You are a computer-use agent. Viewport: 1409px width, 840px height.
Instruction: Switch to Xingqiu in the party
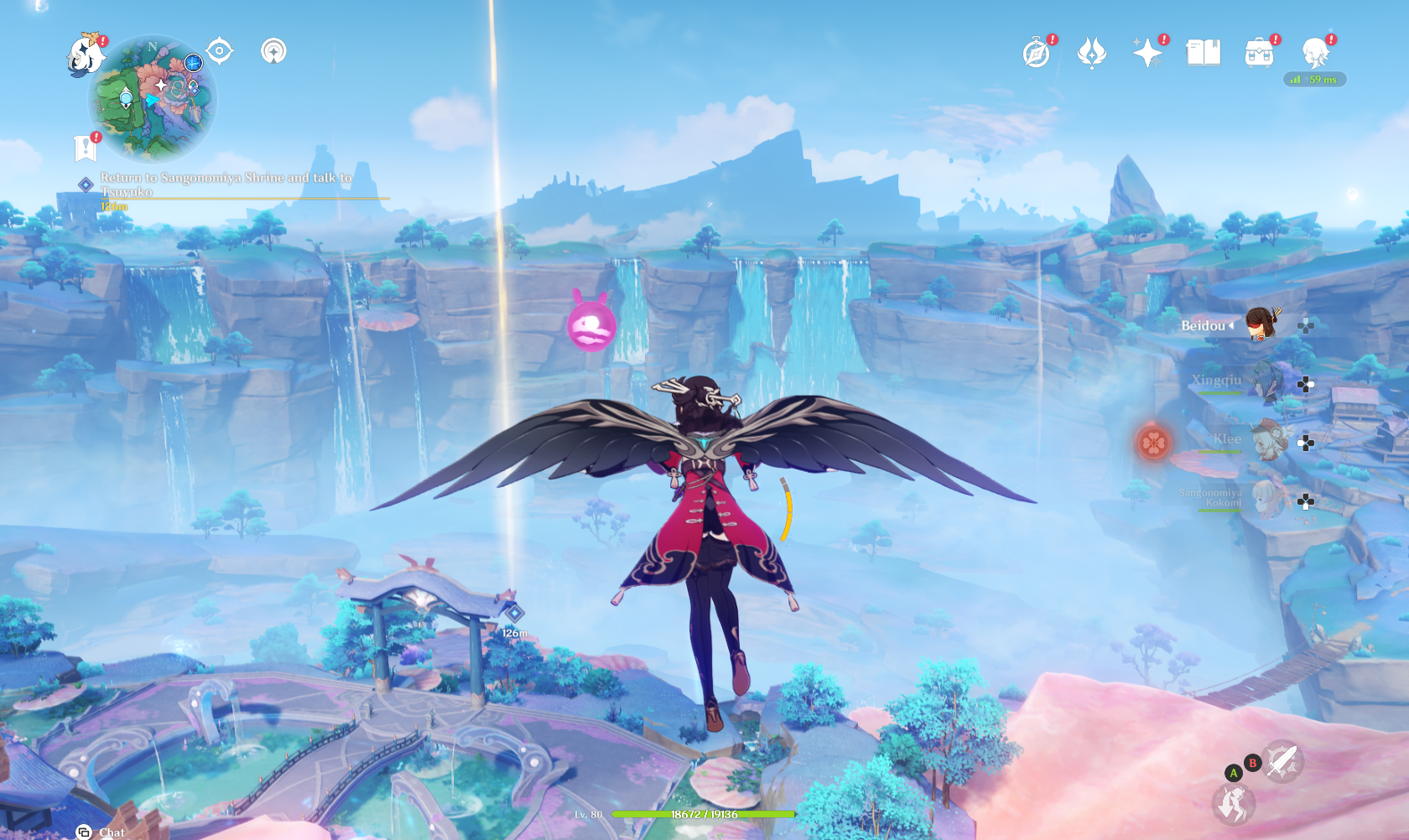click(x=1266, y=382)
